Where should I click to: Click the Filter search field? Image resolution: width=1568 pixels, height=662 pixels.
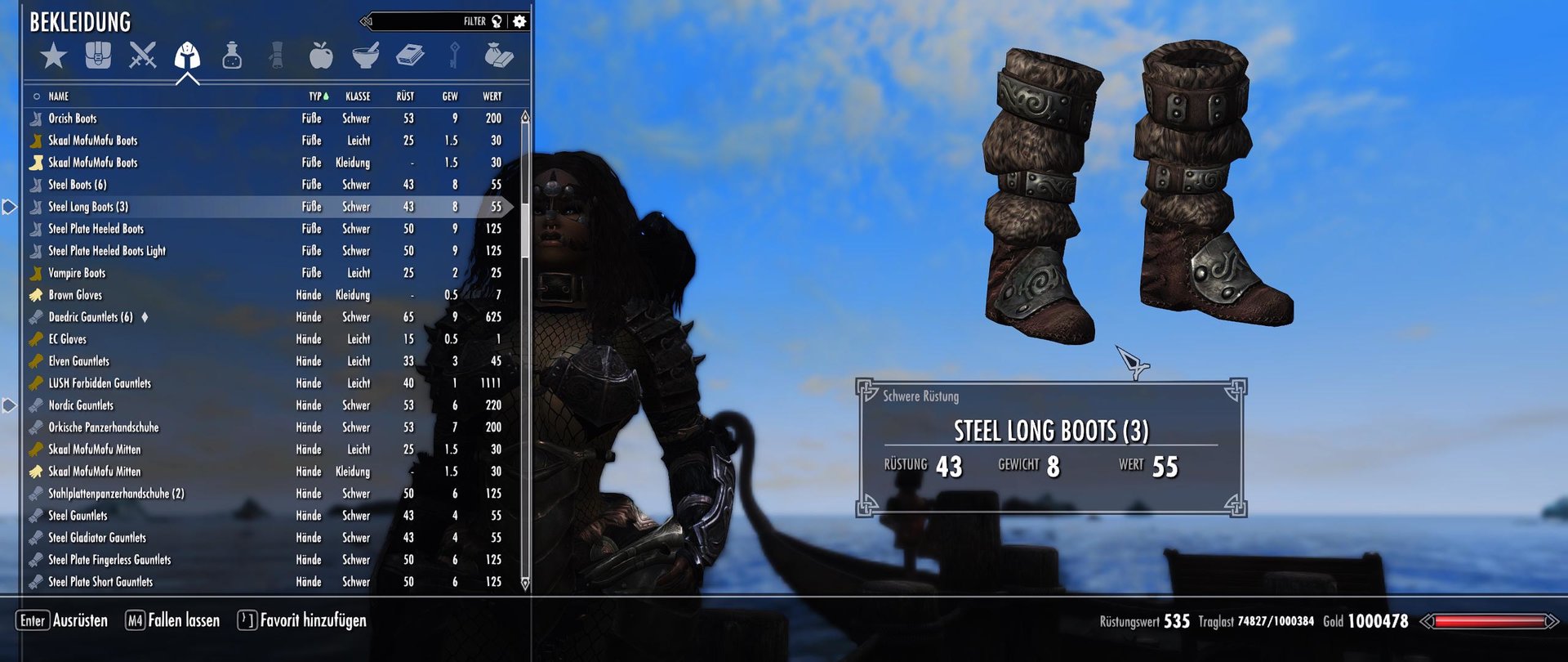coord(425,21)
